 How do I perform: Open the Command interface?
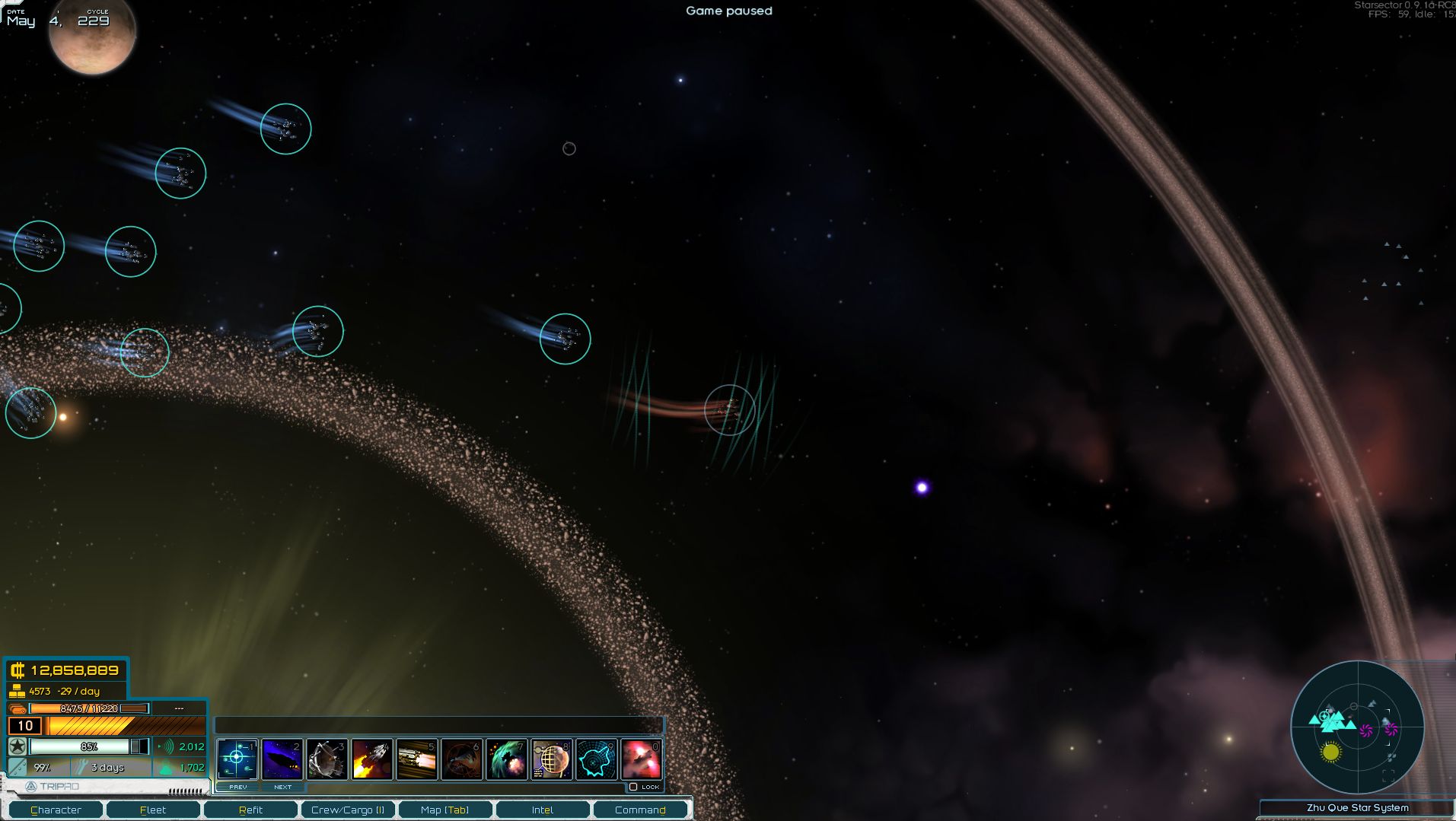(x=640, y=810)
